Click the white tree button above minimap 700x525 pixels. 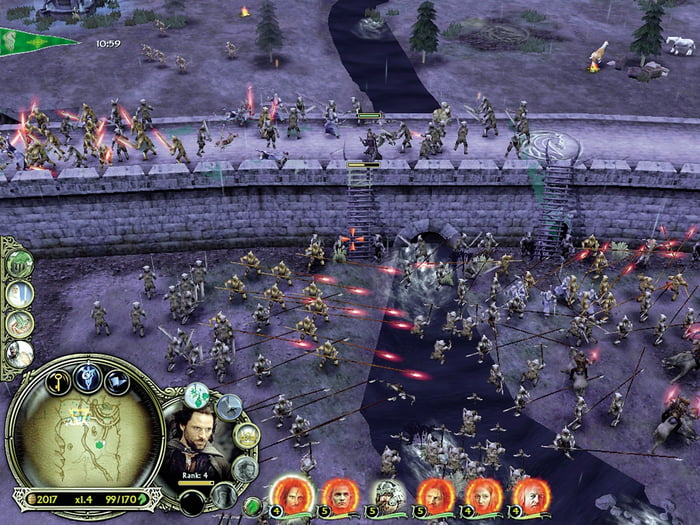87,376
